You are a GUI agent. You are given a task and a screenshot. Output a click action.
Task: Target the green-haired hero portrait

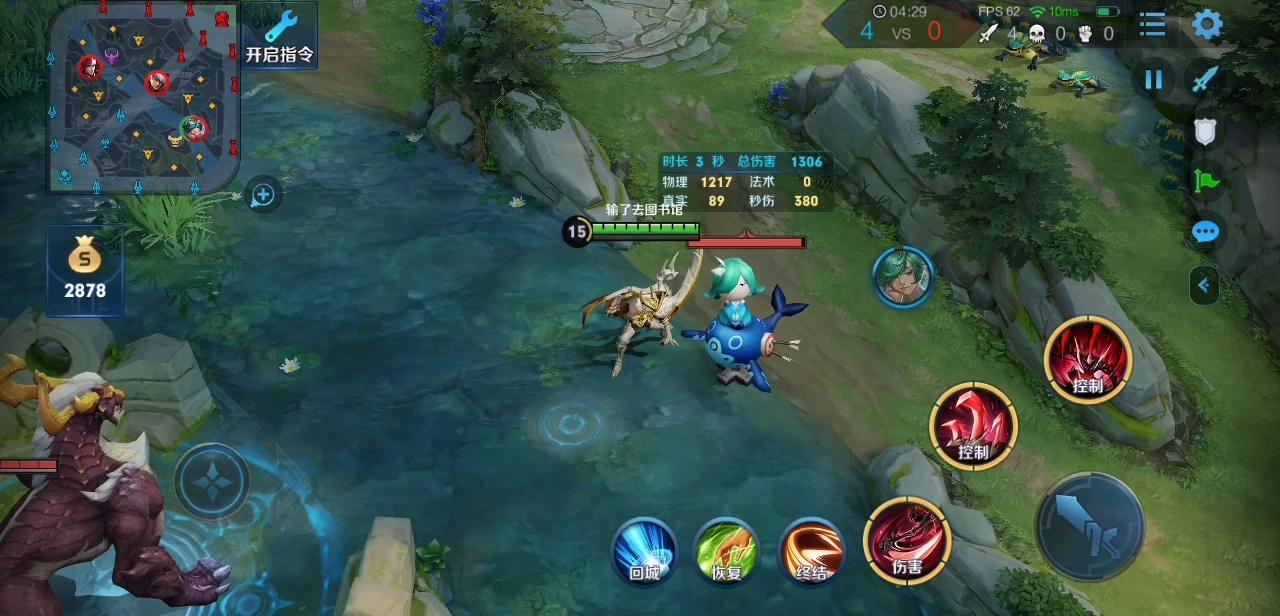coord(902,276)
